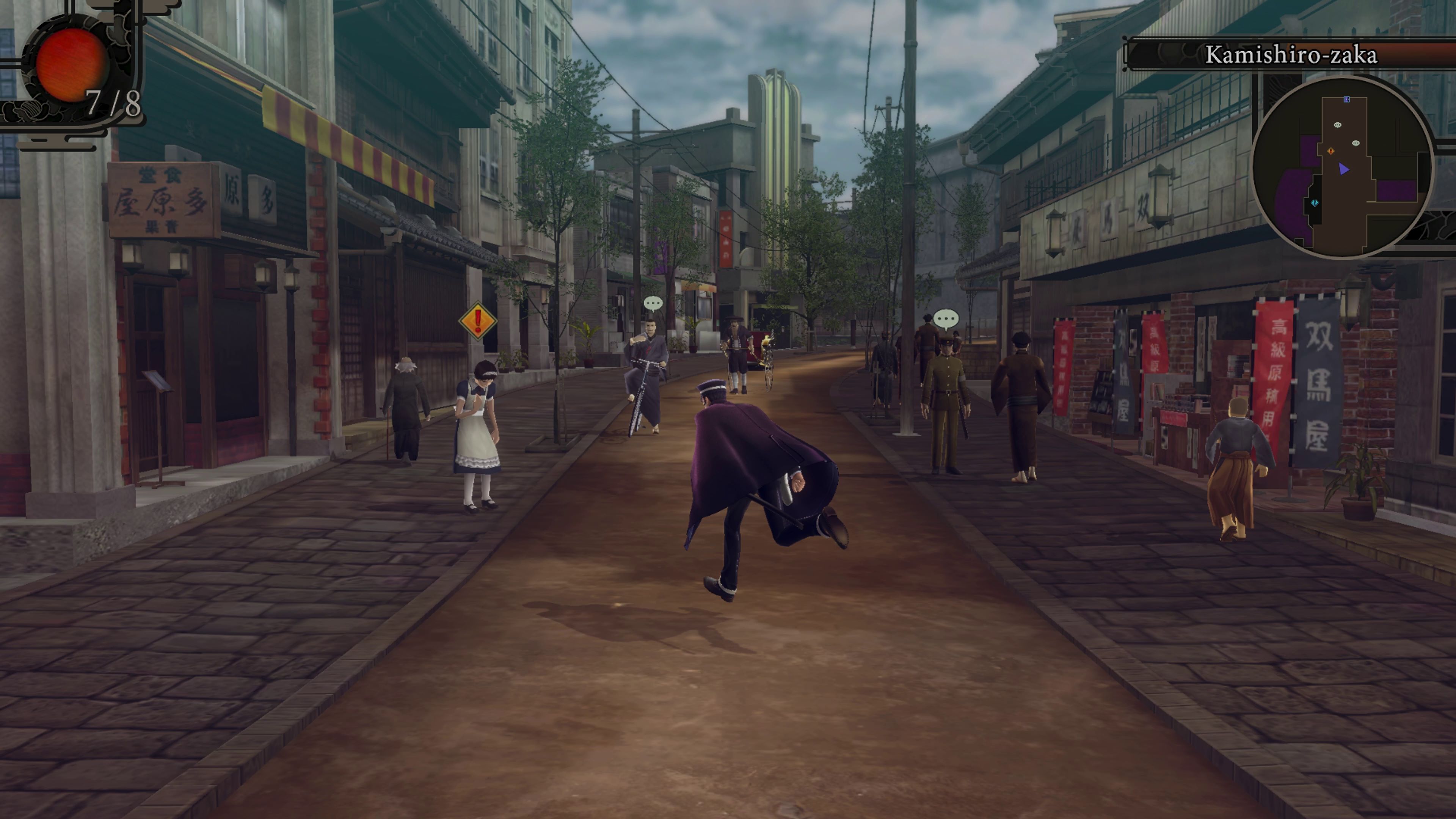The image size is (1456, 819).
Task: Click a white speech icon on the minimap
Action: [1338, 125]
